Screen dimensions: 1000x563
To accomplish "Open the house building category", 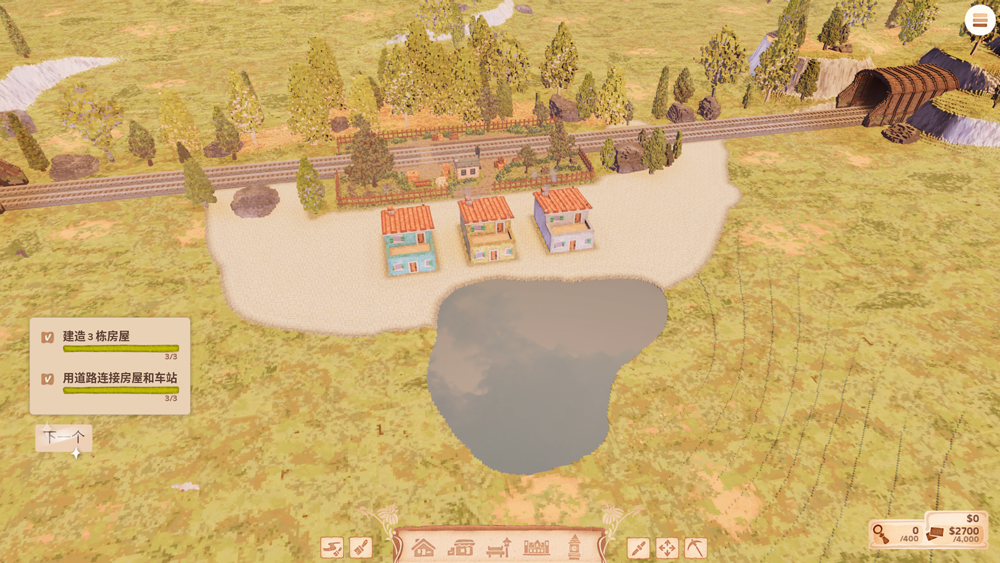I will coord(424,547).
